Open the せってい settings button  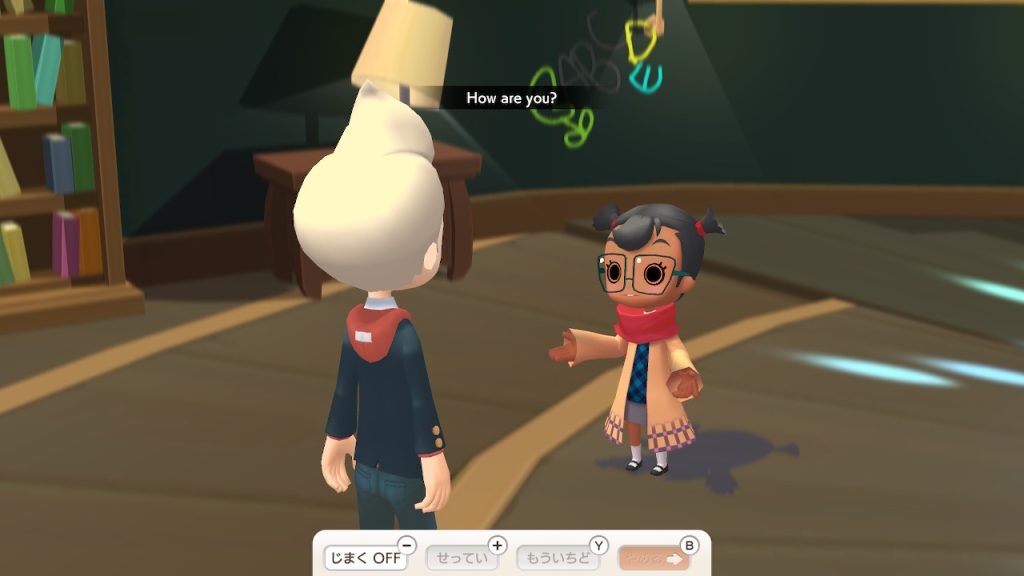click(x=462, y=557)
